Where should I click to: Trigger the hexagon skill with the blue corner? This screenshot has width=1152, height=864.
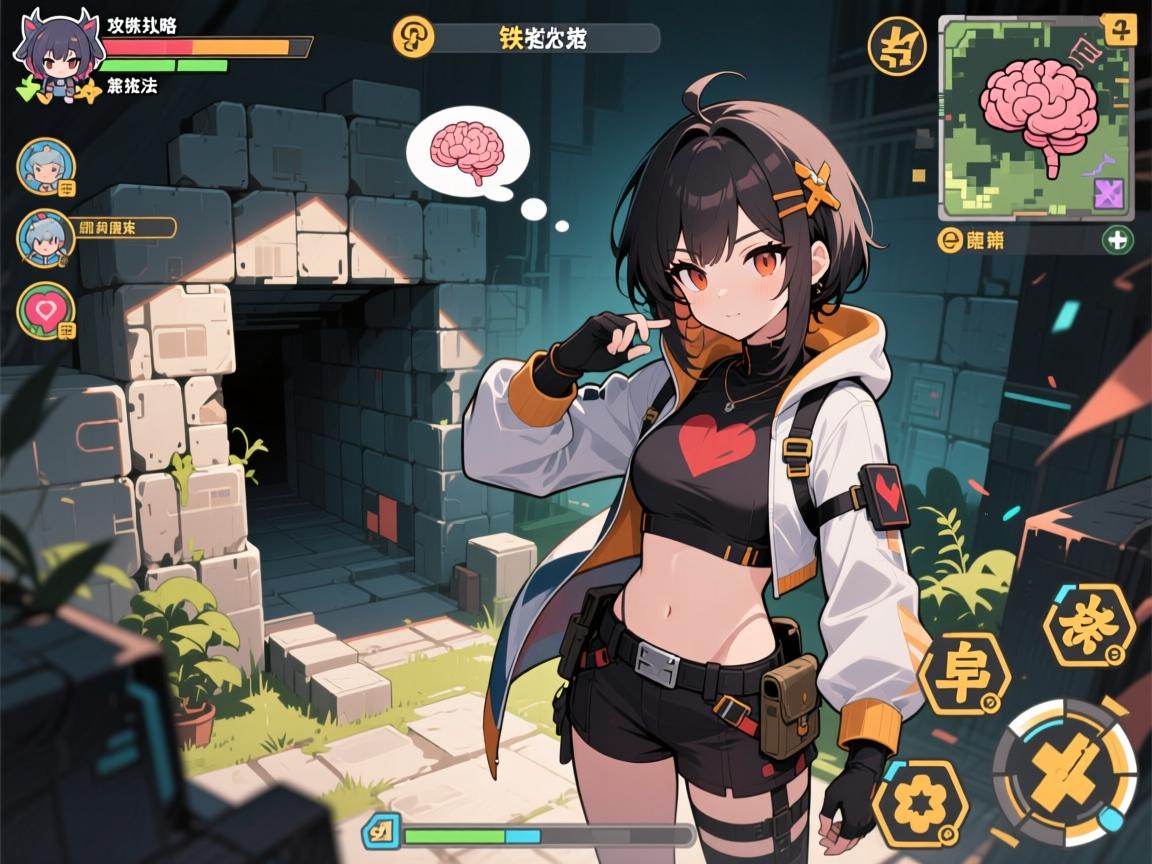click(x=1089, y=625)
